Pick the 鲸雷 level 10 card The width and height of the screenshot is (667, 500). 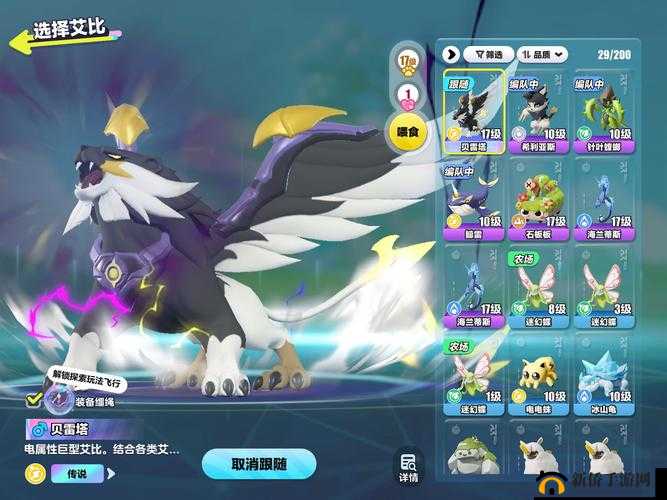point(474,202)
